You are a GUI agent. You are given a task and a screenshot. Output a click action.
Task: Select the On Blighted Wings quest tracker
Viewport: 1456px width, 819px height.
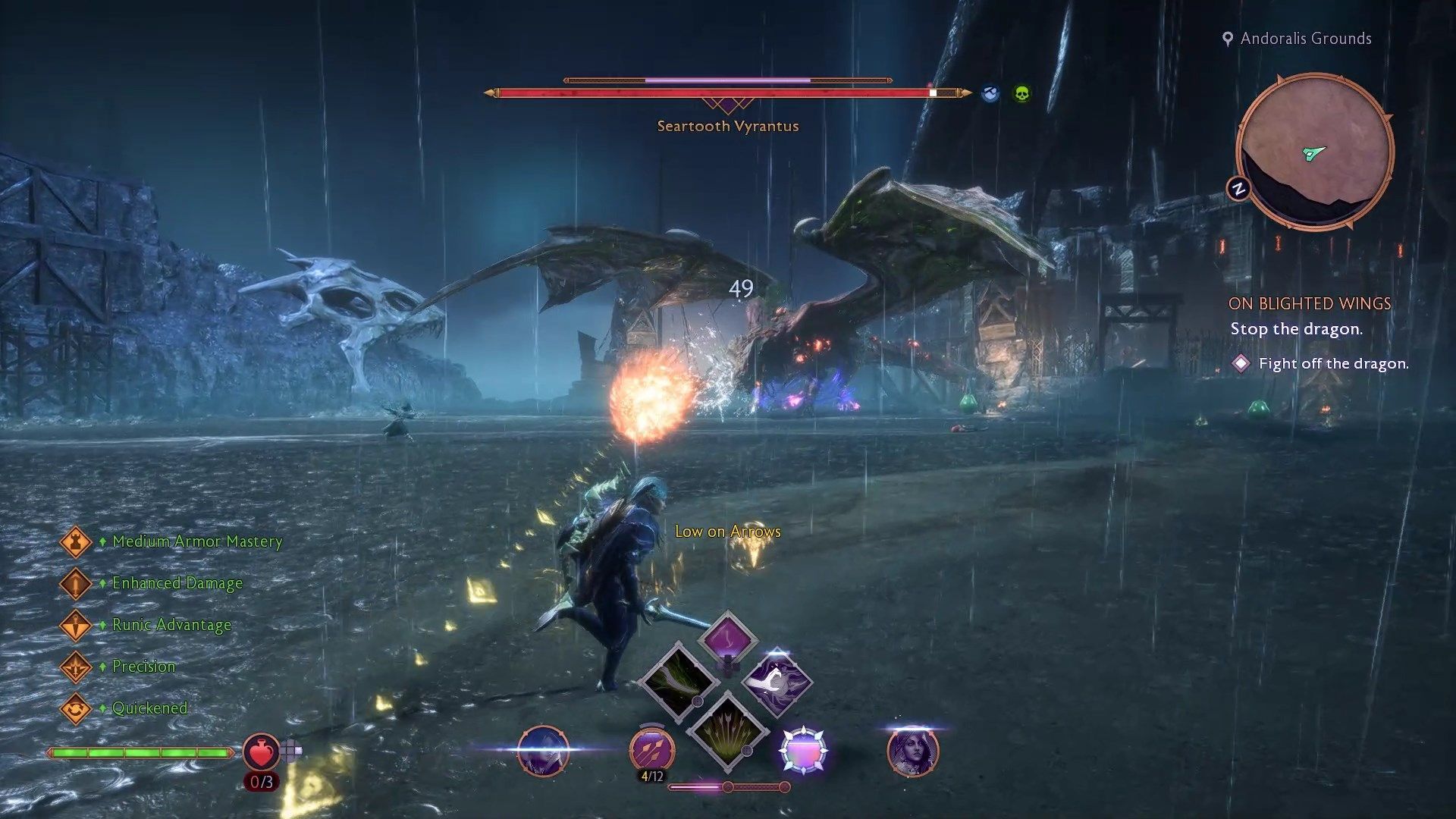point(1310,303)
